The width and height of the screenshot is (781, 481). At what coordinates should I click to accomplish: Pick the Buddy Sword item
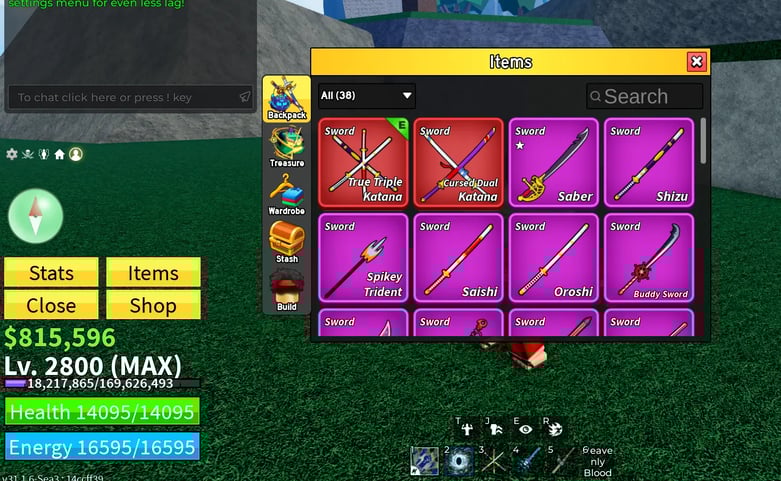click(x=648, y=257)
